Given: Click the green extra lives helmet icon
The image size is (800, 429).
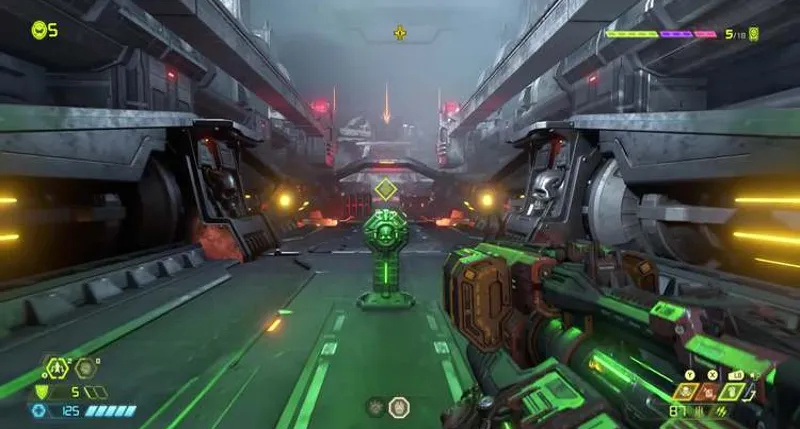Looking at the screenshot, I should [x=39, y=30].
